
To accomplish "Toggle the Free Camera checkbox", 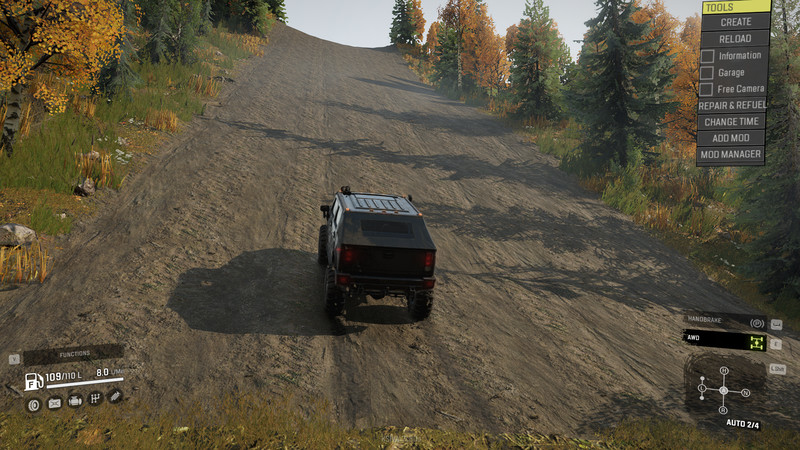I will [x=707, y=89].
